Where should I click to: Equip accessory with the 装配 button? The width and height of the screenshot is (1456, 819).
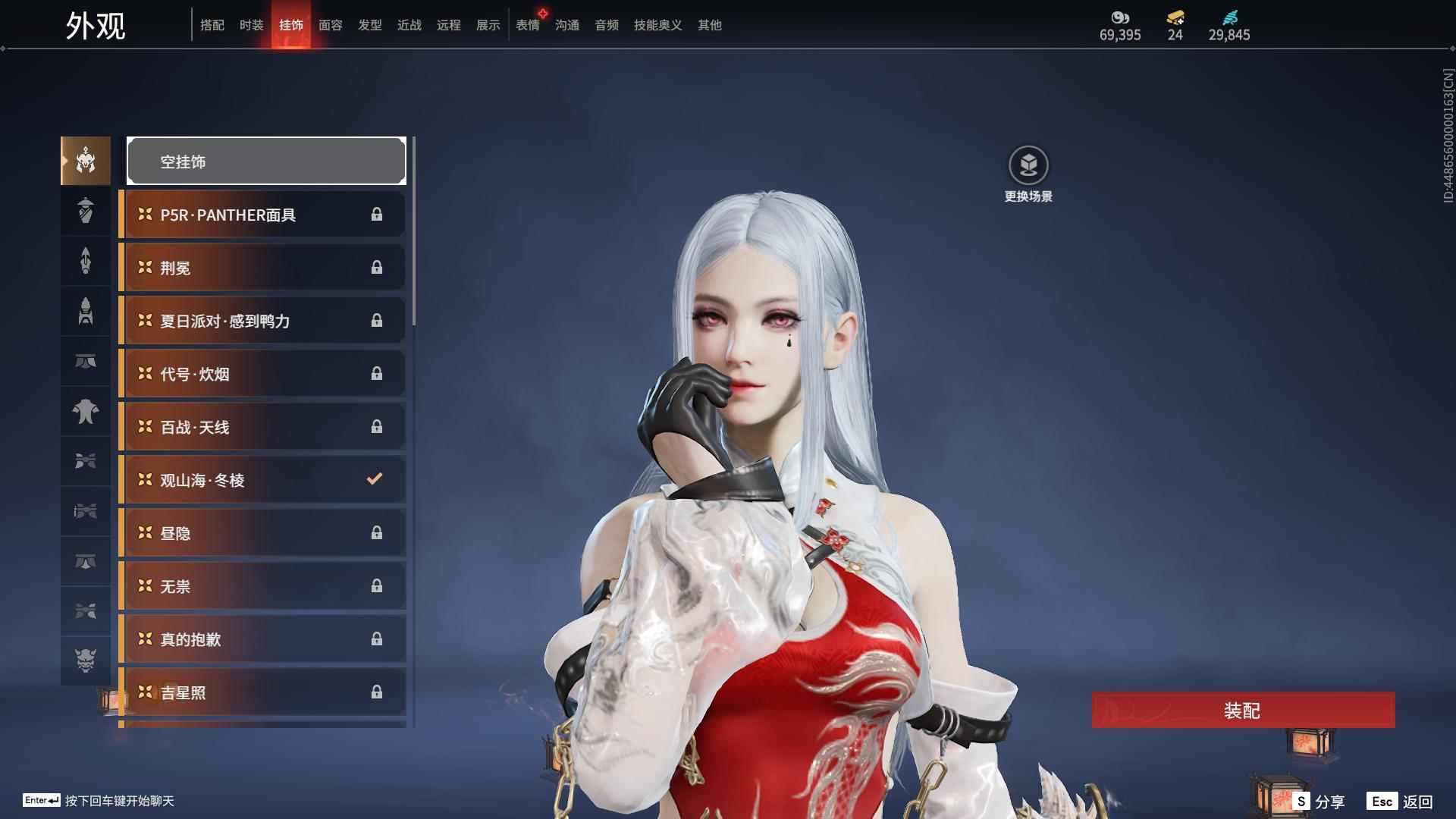pos(1243,711)
